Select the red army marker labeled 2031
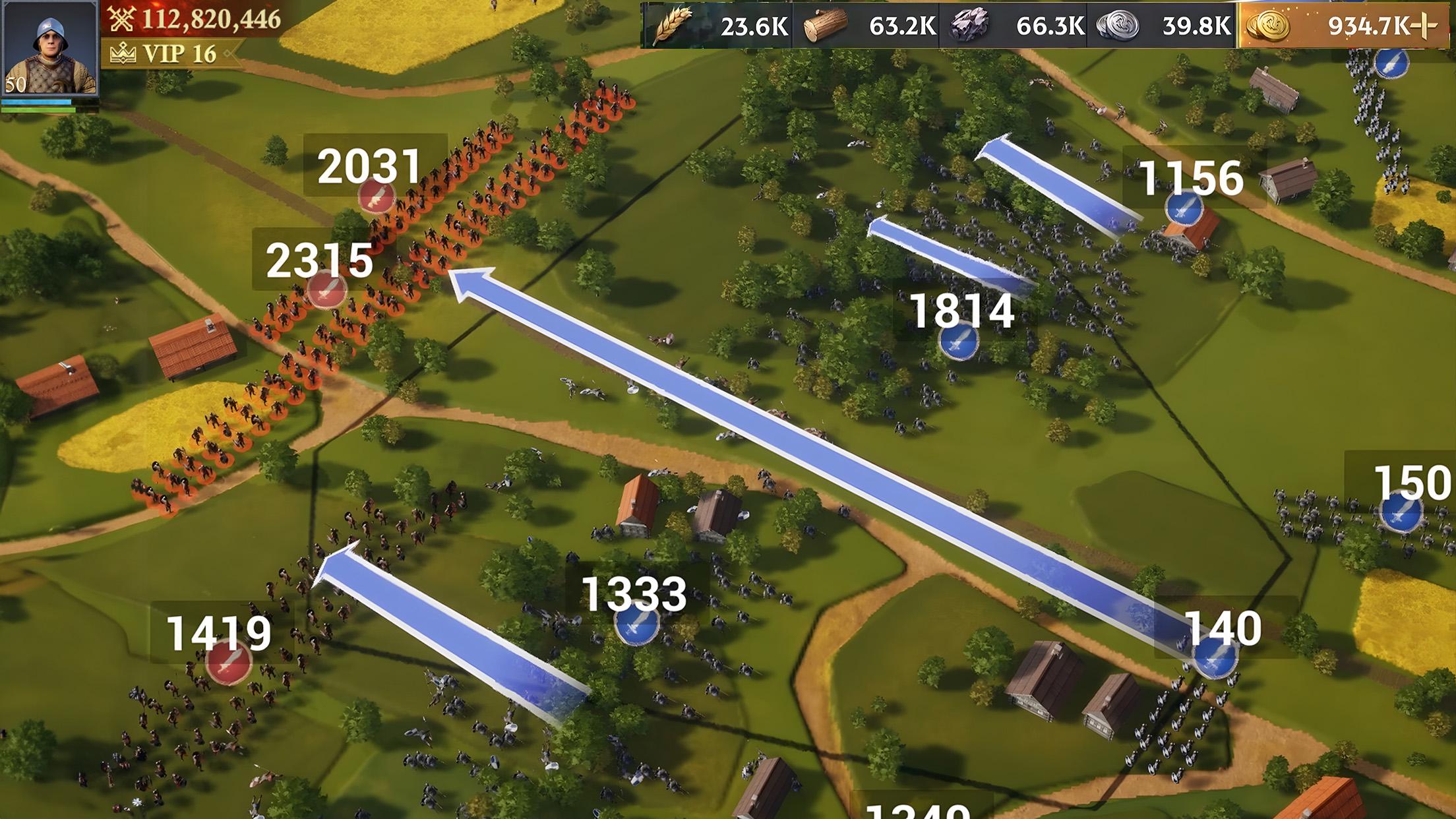 point(377,195)
